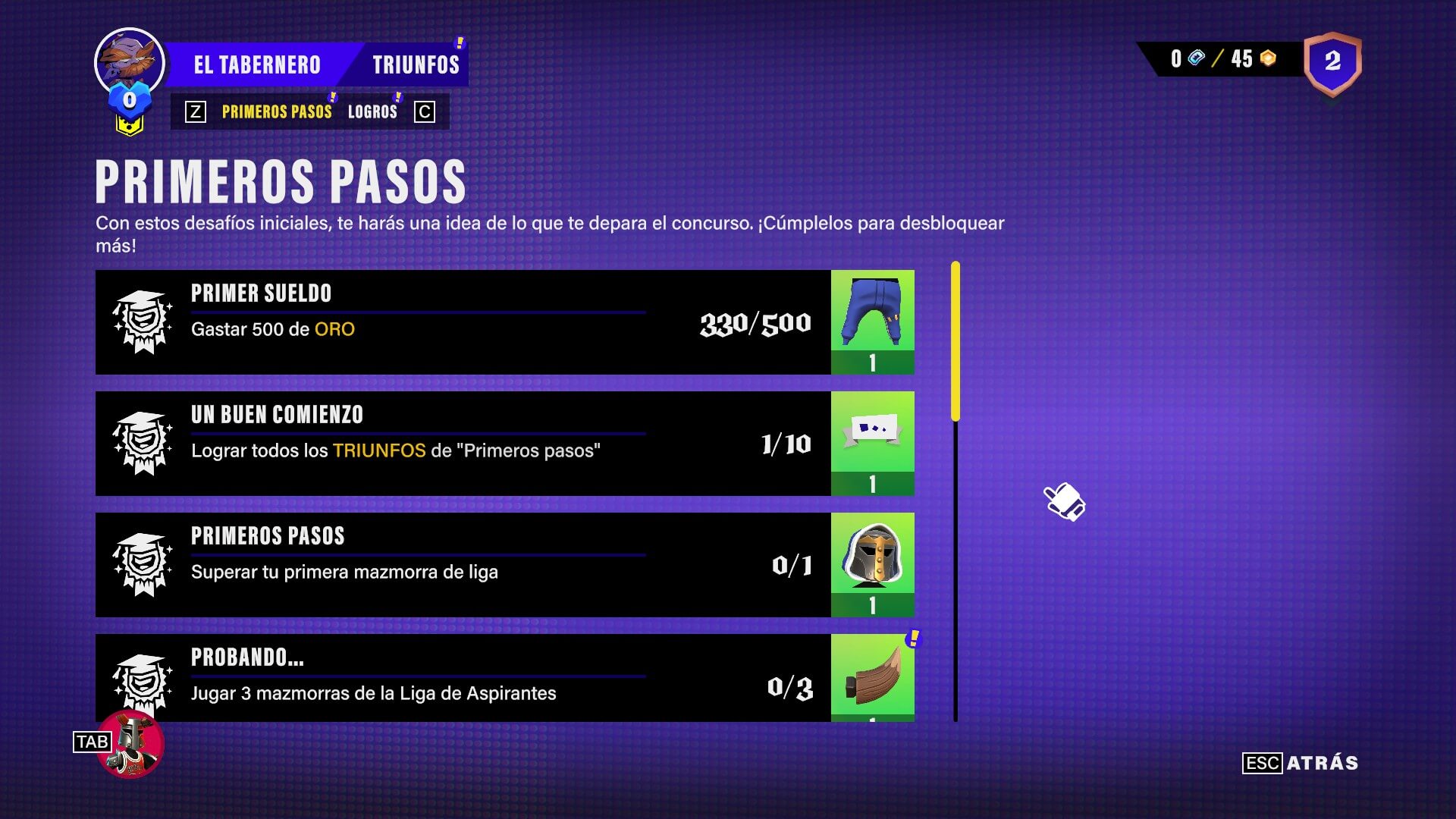Select the Primer Sueldo challenge row
This screenshot has width=1456, height=819.
[x=463, y=322]
